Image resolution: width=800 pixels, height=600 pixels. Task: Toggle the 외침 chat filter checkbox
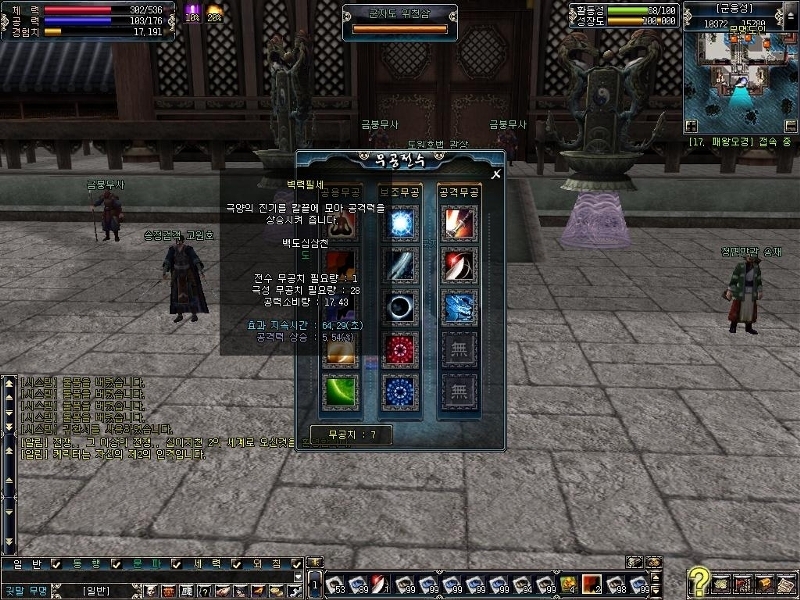pyautogui.click(x=296, y=565)
